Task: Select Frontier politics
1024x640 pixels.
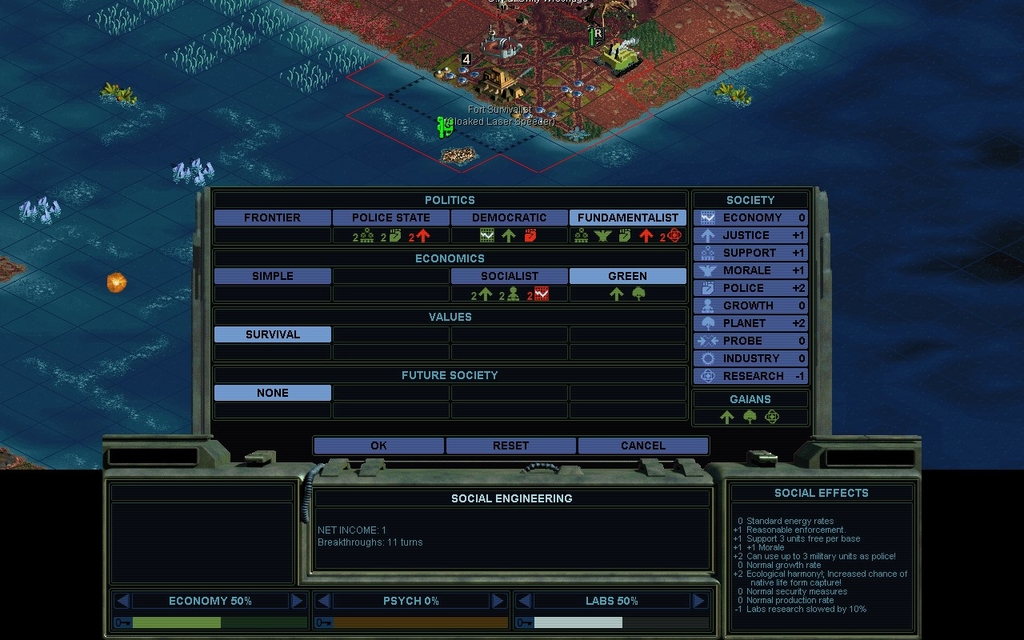Action: 272,218
